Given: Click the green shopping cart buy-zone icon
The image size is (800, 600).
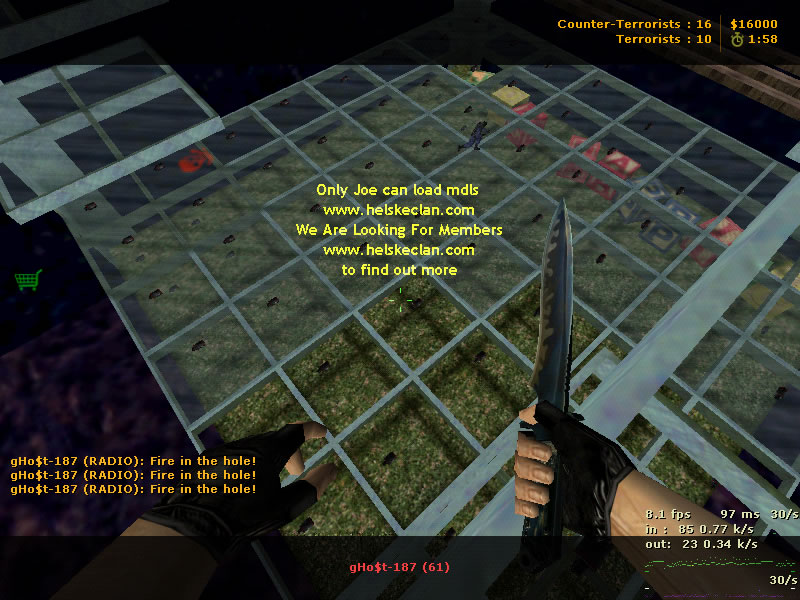Looking at the screenshot, I should pos(27,280).
